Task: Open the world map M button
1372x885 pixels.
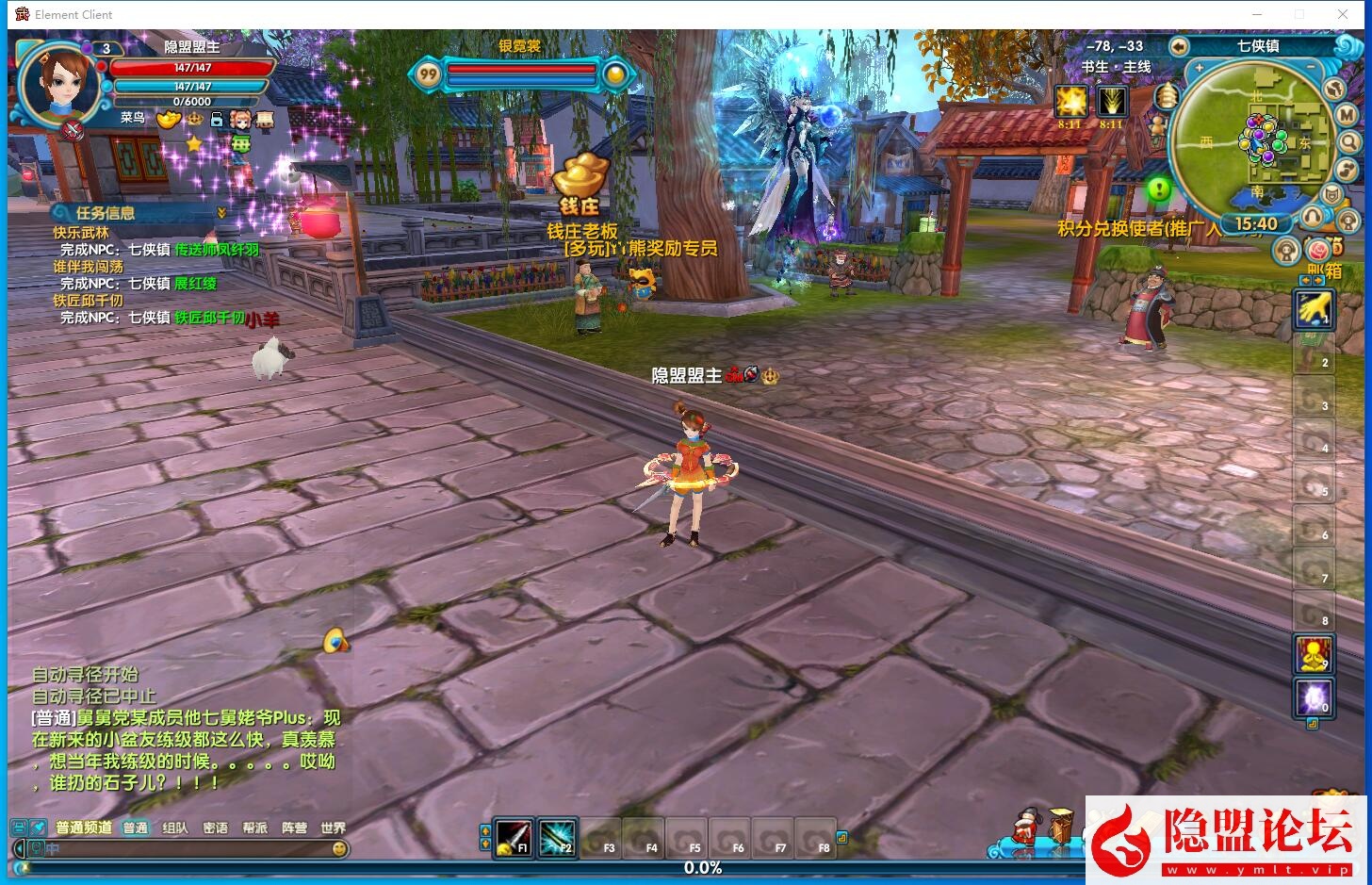Action: pos(1347,115)
